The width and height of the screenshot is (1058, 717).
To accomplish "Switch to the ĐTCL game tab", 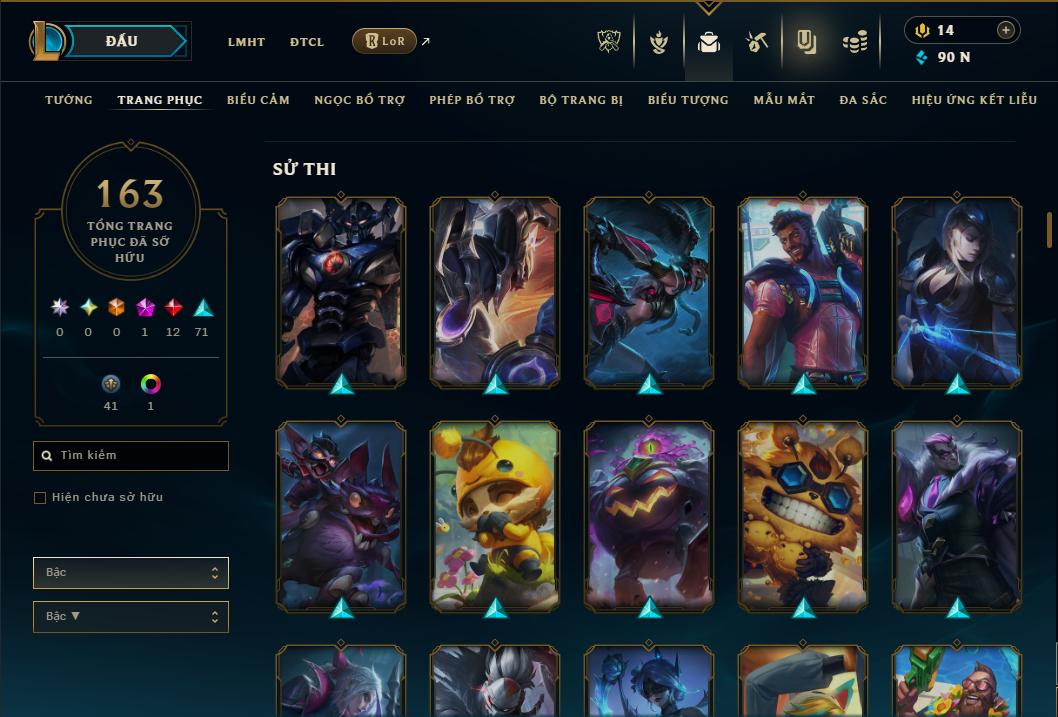I will pos(307,42).
